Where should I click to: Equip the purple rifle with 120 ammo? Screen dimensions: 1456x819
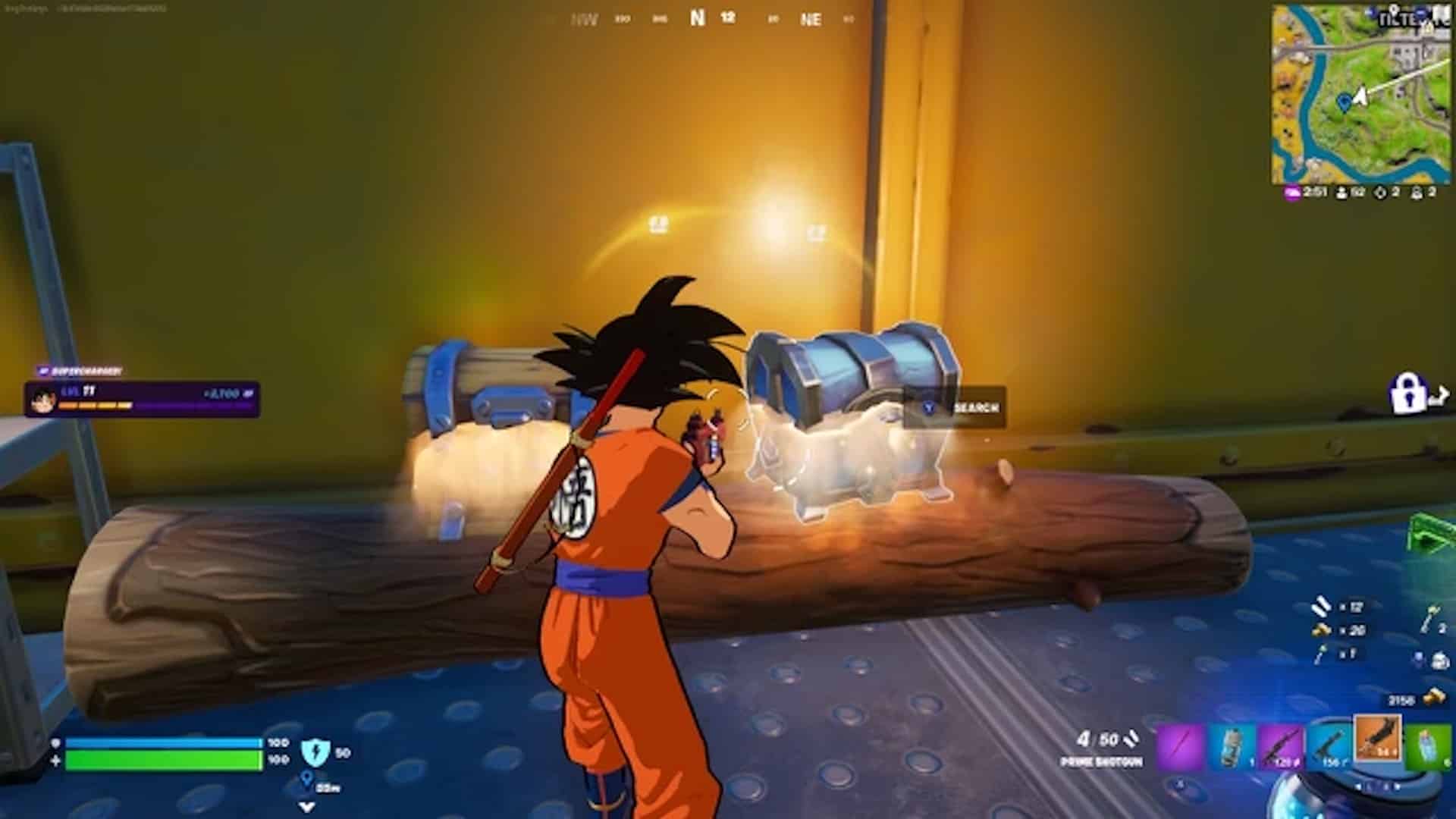point(1282,745)
